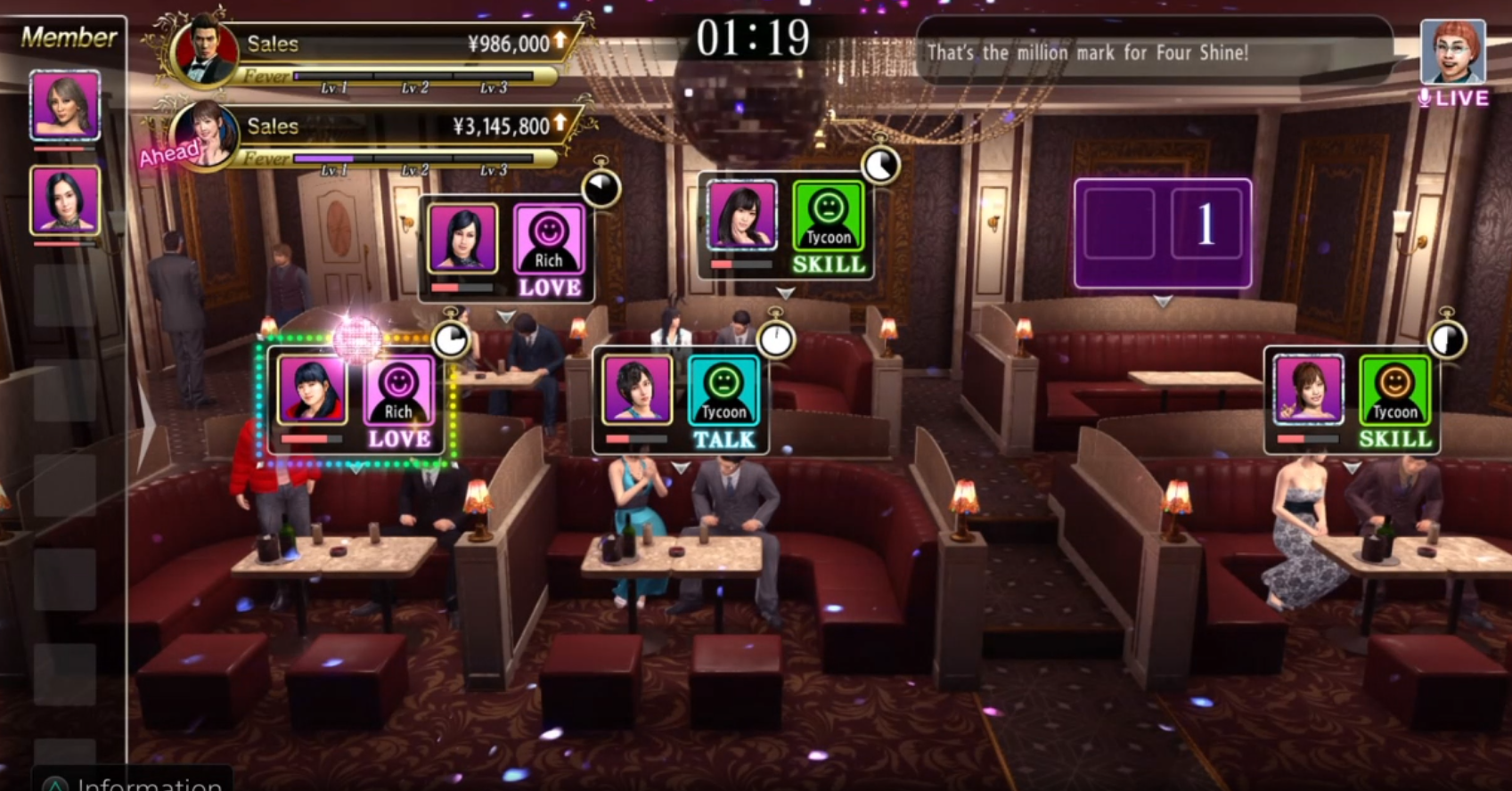1512x791 pixels.
Task: Select the top hostess in the Member sidebar
Action: [x=65, y=105]
